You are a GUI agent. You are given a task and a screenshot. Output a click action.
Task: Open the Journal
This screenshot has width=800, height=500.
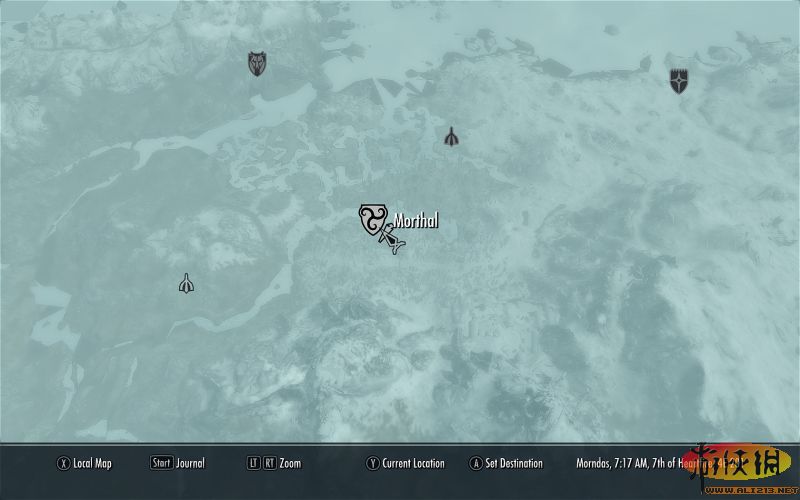tap(178, 463)
